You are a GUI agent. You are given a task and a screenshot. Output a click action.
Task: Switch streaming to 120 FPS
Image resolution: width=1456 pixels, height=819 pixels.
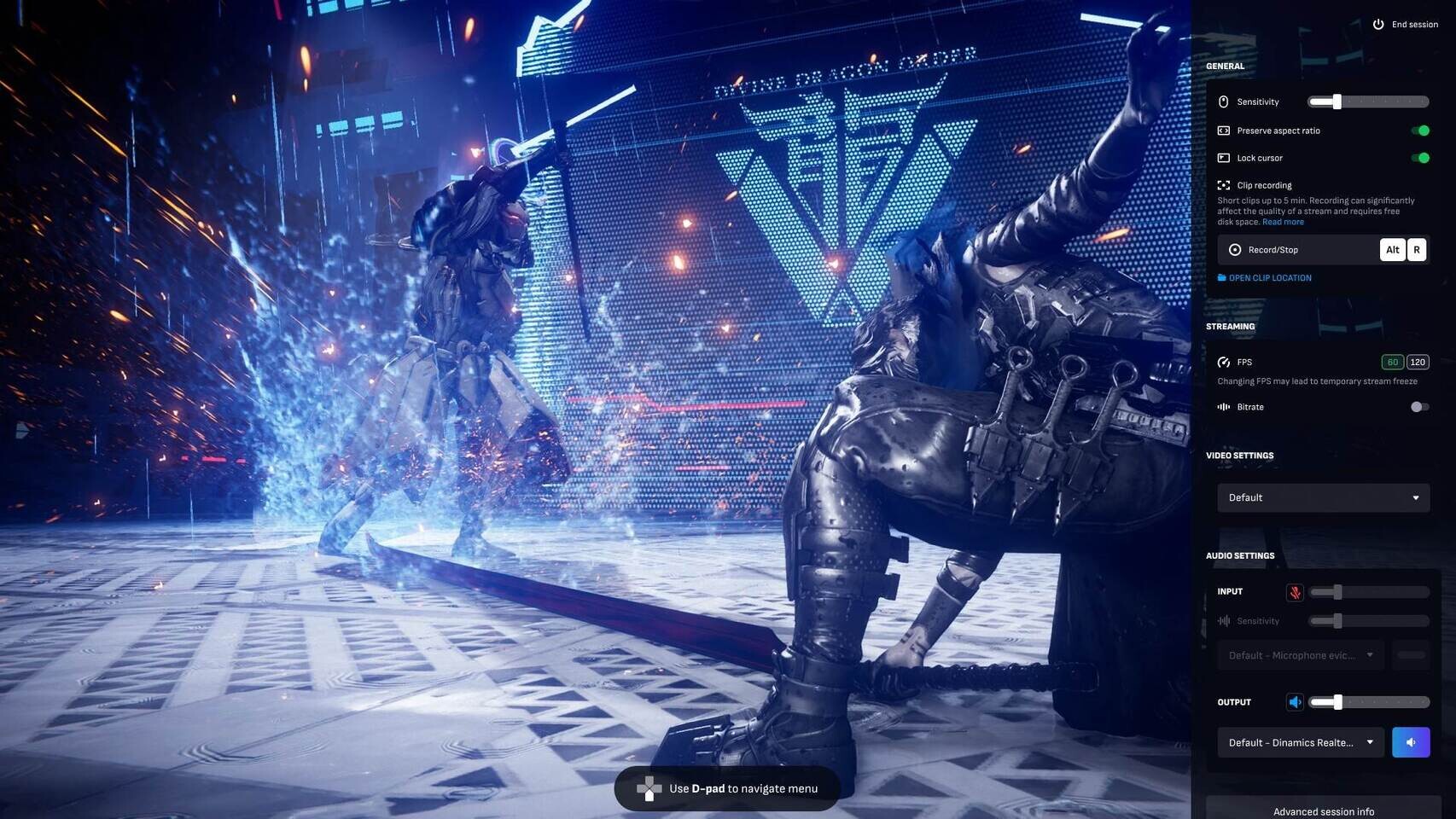coord(1418,363)
